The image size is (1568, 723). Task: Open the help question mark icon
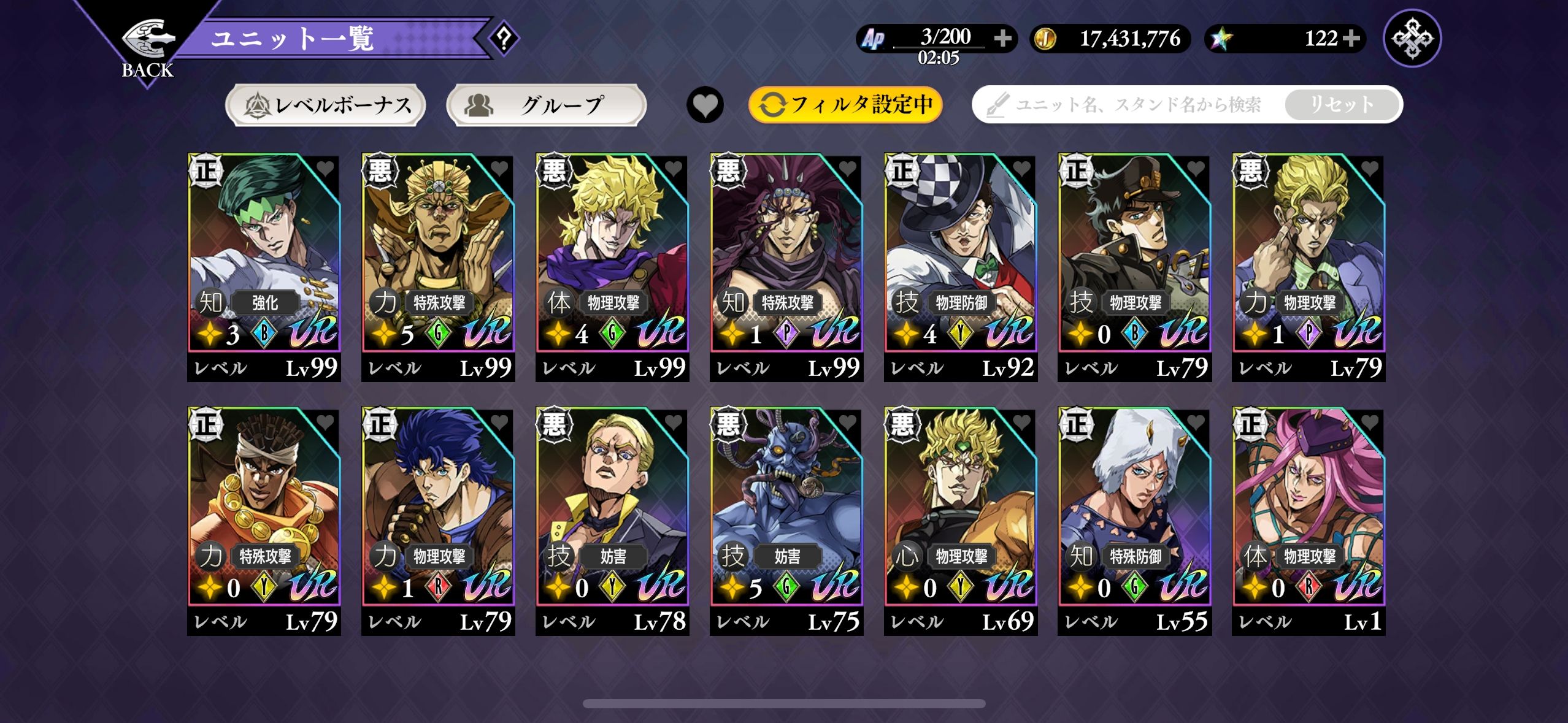pyautogui.click(x=504, y=39)
